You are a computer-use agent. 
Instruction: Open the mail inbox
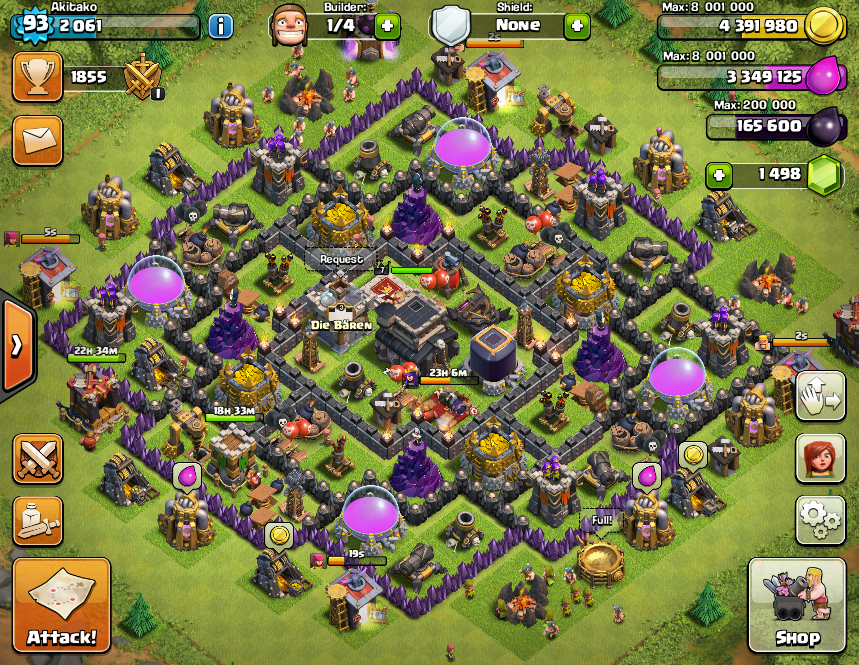click(x=37, y=140)
